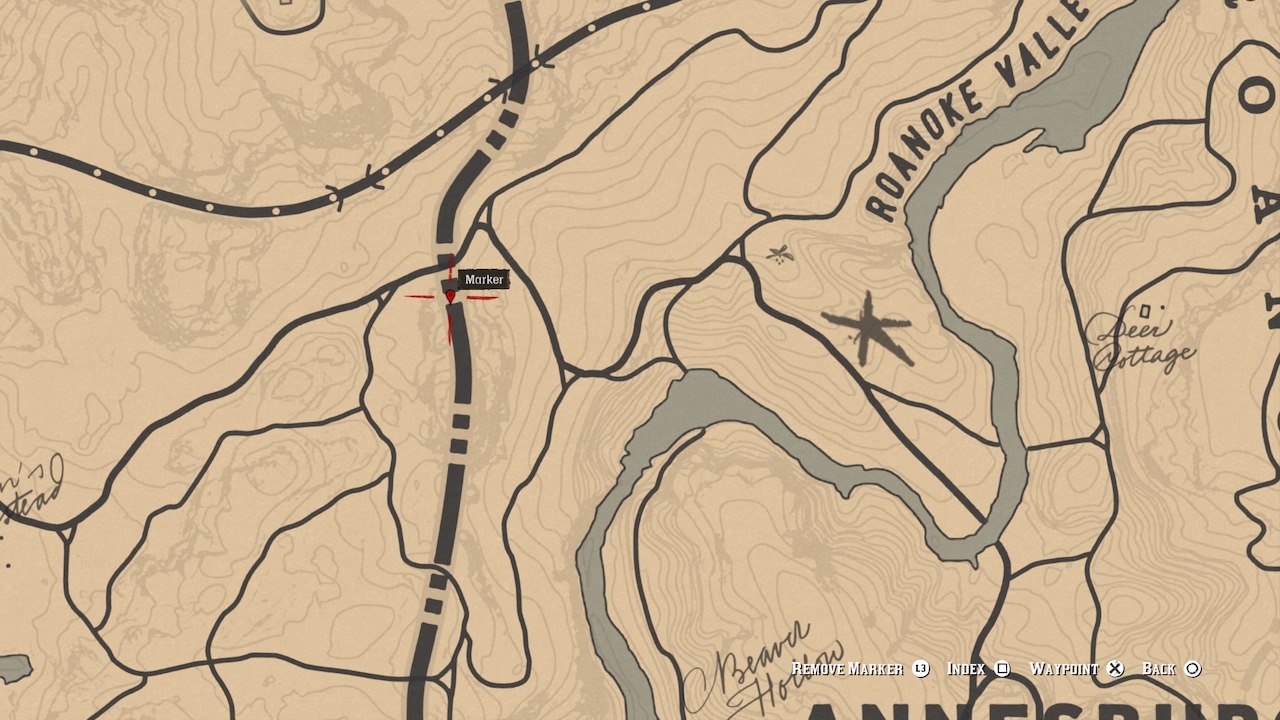Click the Marker name label tooltip

click(484, 280)
